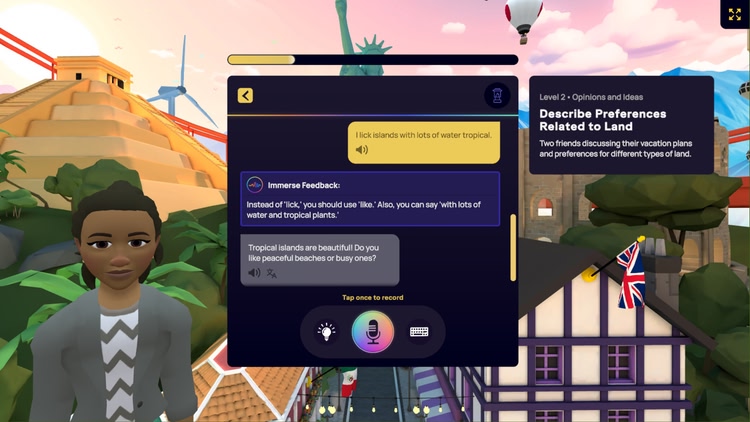Viewport: 750px width, 422px height.
Task: Play audio of the yellow user message
Action: click(x=362, y=150)
